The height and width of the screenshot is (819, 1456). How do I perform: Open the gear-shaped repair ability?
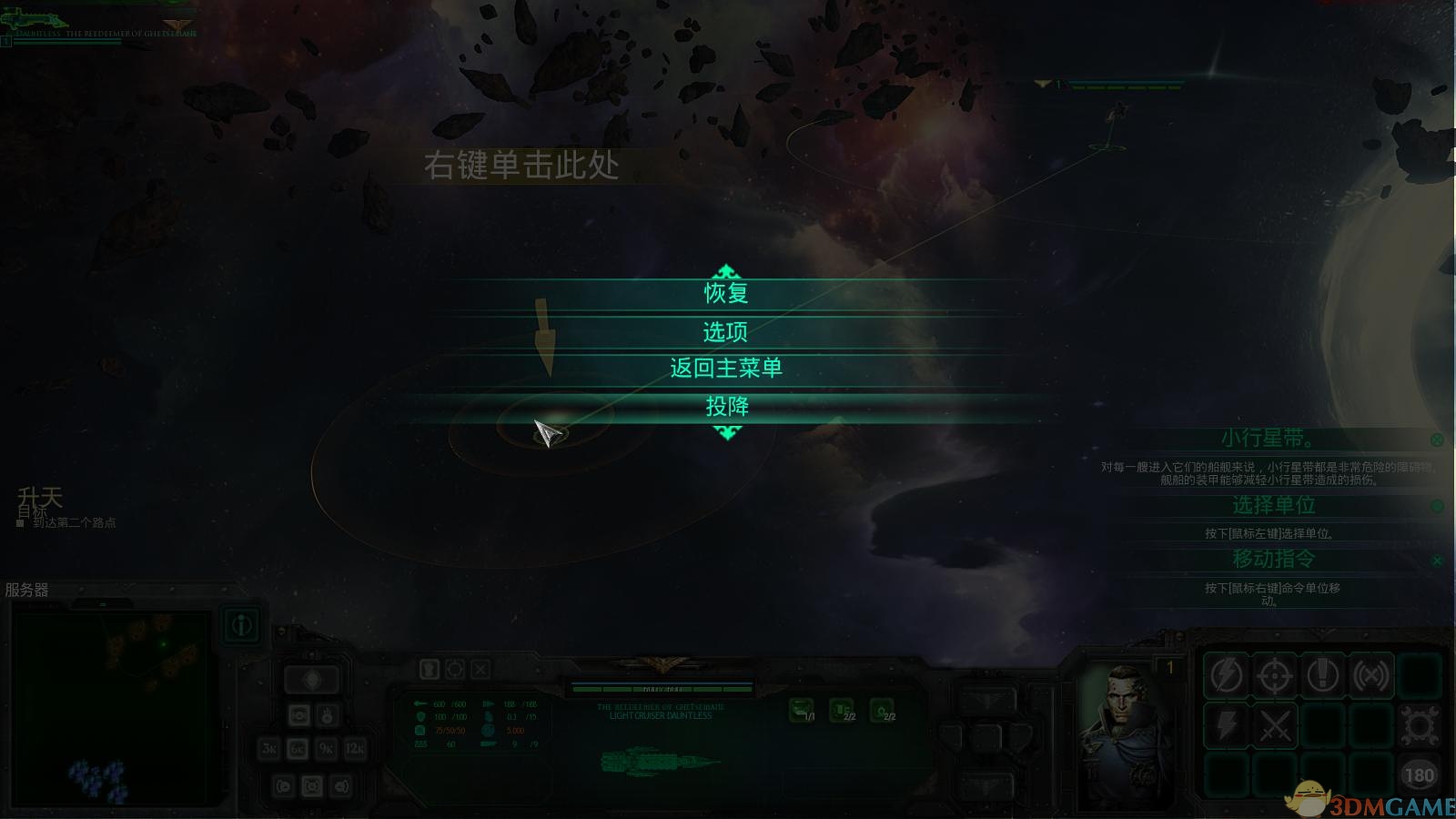click(1418, 726)
